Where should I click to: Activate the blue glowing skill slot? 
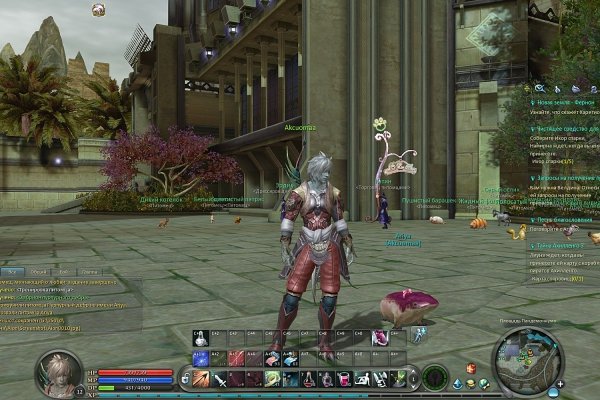pos(200,357)
